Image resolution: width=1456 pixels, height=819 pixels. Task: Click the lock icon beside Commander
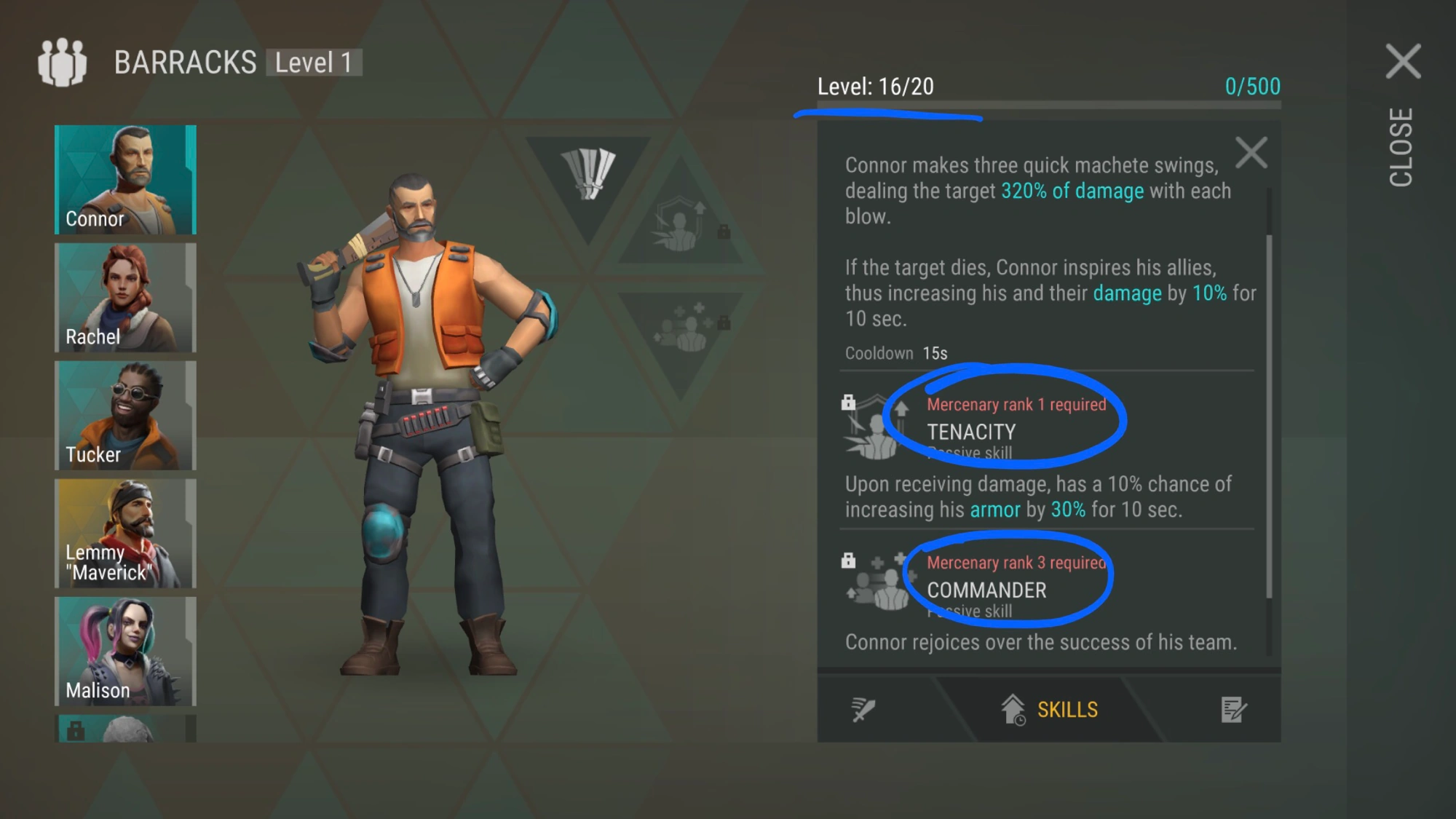(x=849, y=559)
